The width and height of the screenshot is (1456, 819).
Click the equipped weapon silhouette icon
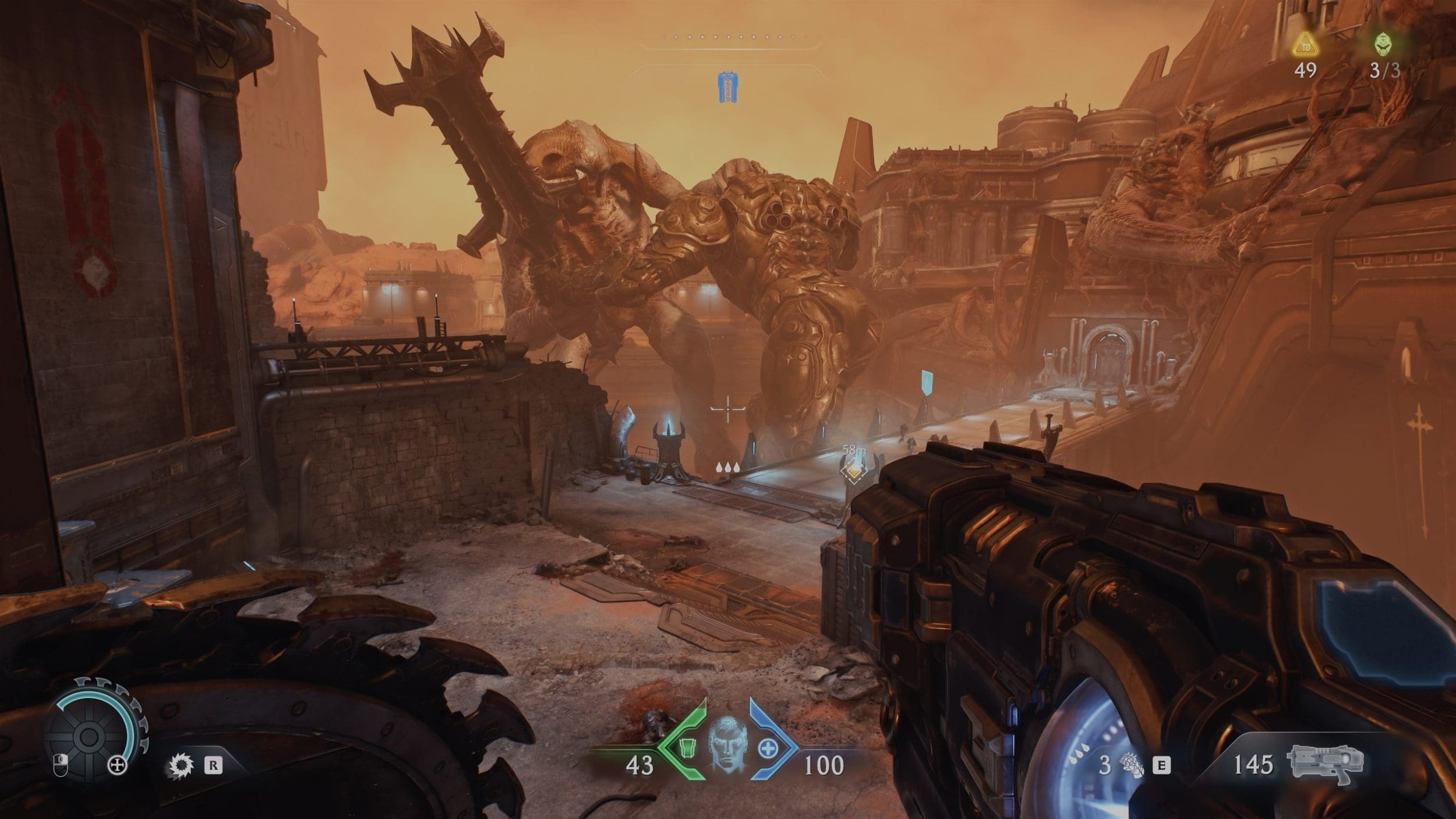tap(1326, 764)
